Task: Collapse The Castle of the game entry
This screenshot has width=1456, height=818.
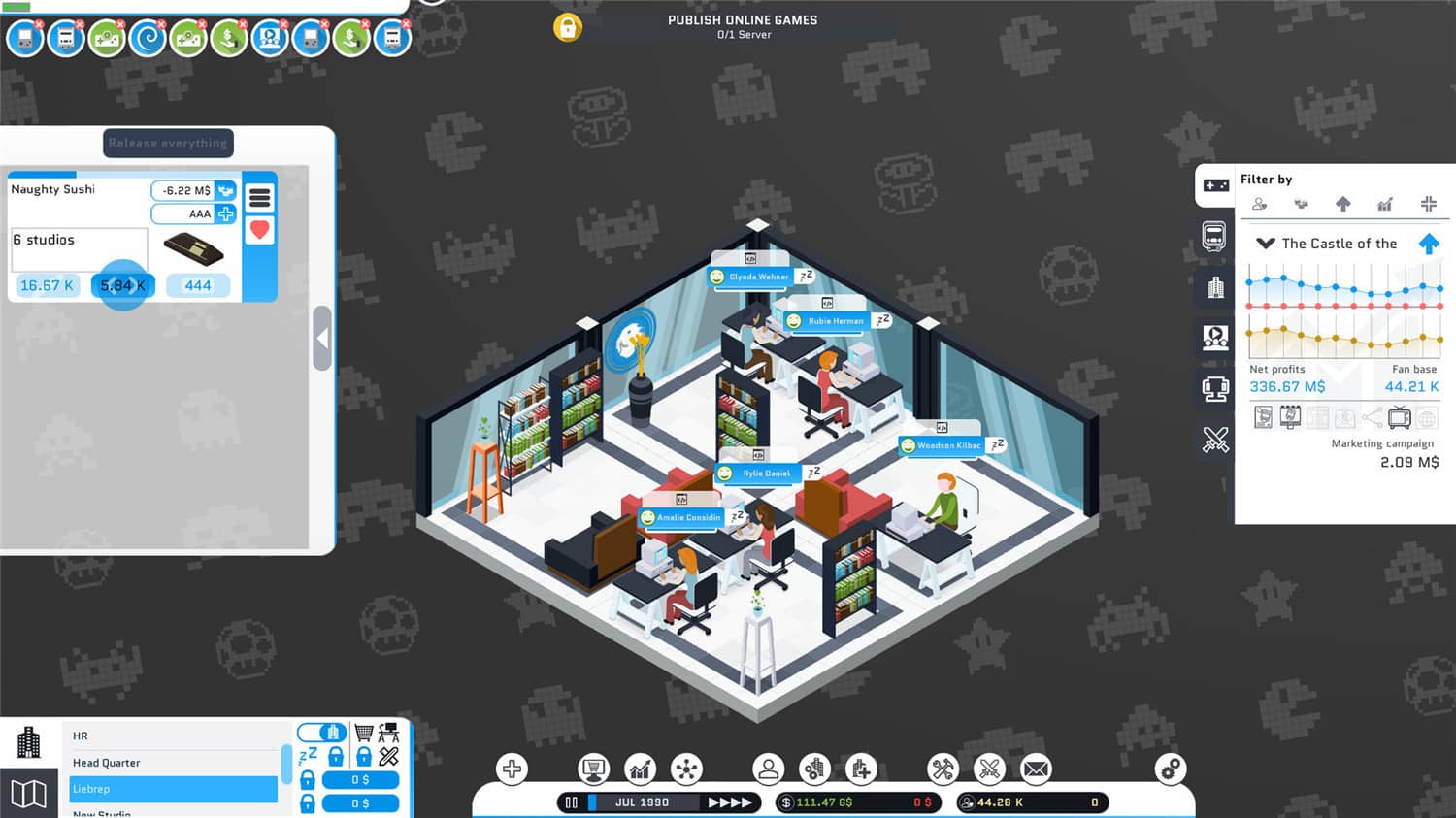Action: coord(1265,244)
